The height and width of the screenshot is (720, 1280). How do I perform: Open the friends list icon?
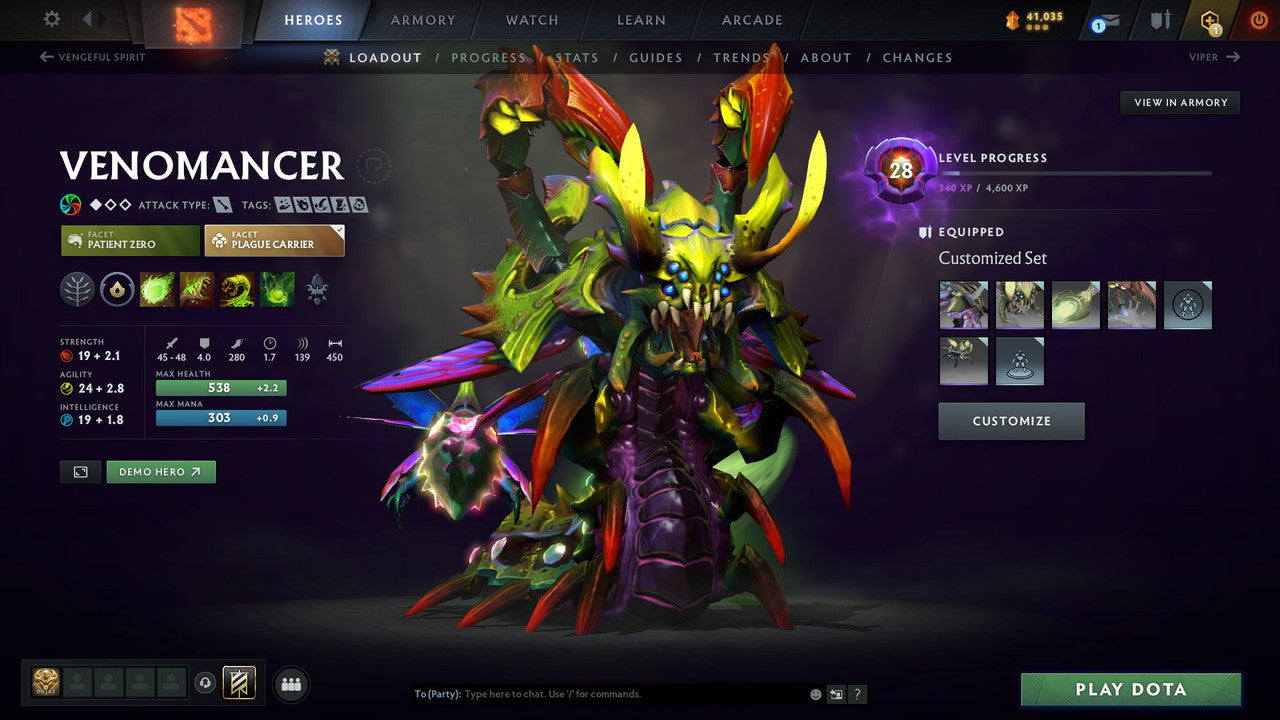tap(290, 683)
